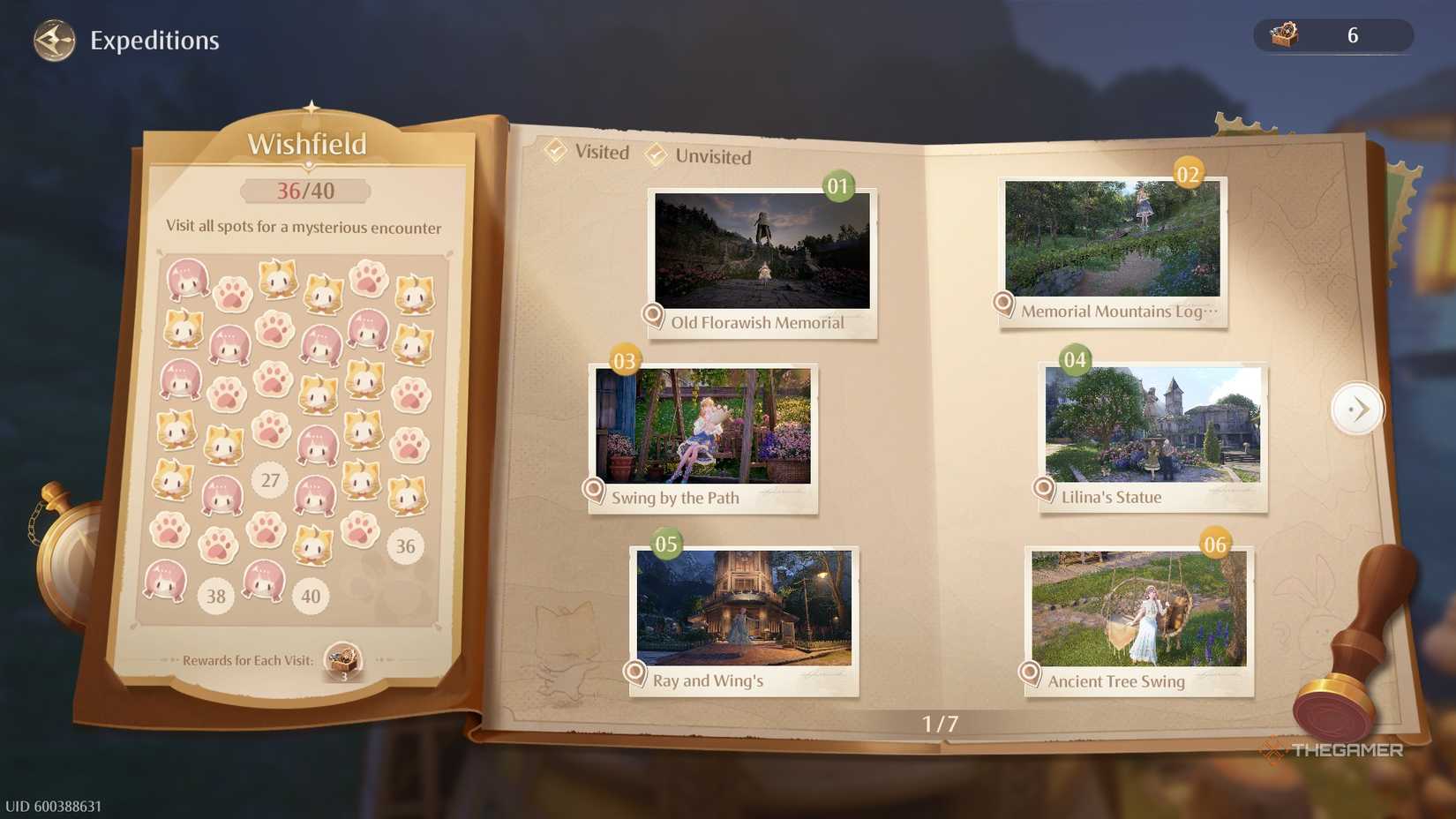Toggle the Unvisited filter checkmark

coord(656,156)
